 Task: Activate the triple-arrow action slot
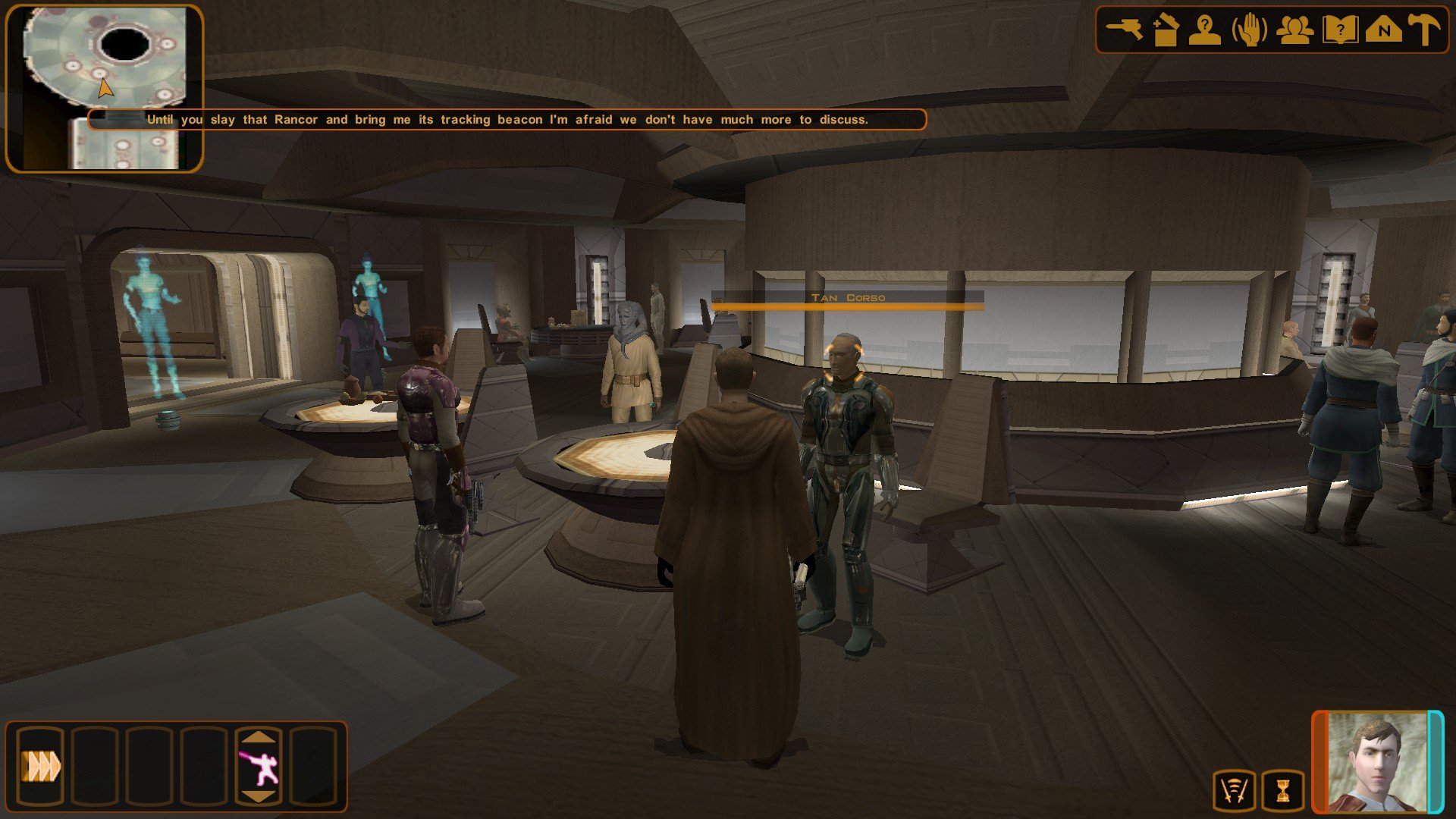(x=40, y=766)
